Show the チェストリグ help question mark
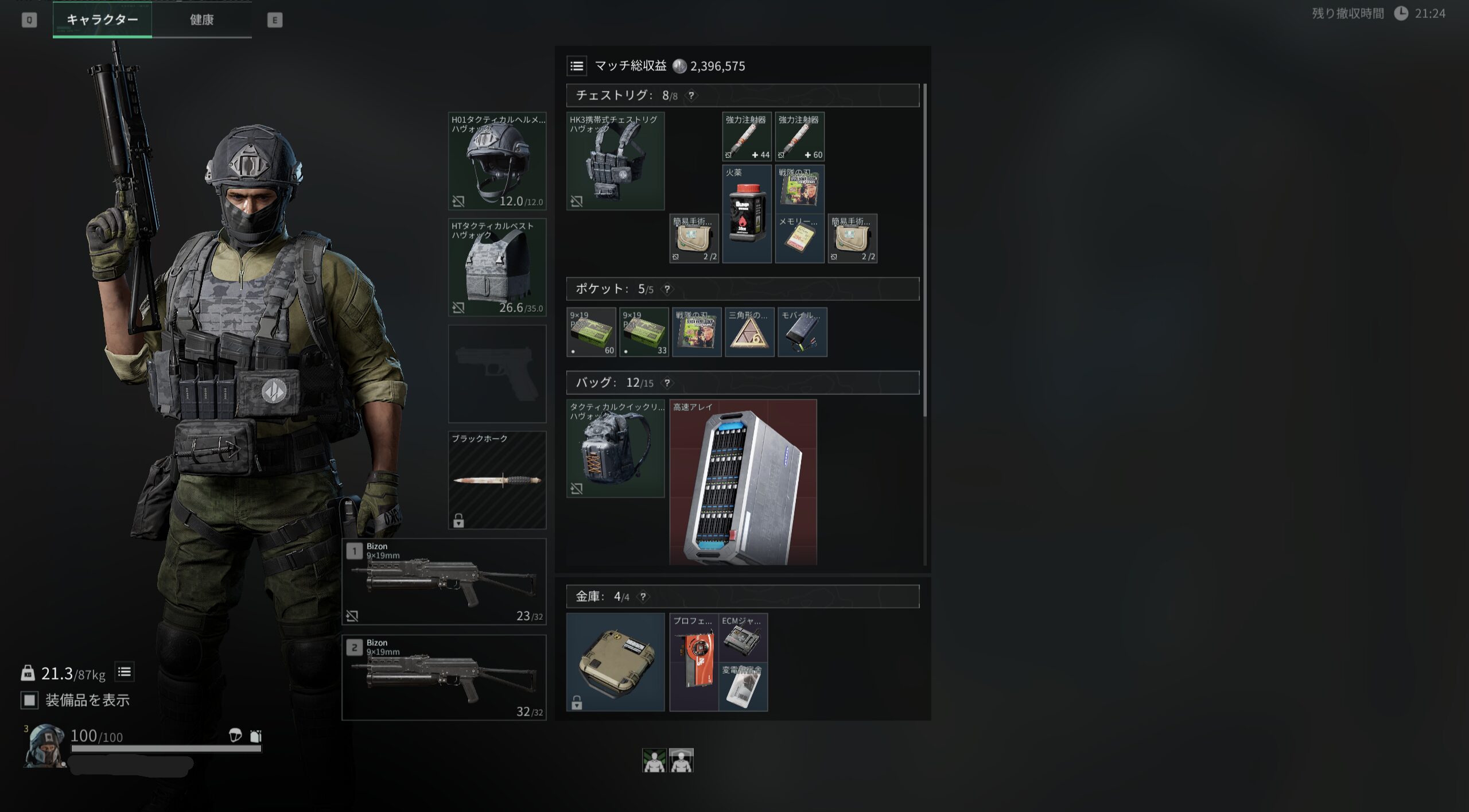This screenshot has height=812, width=1469. (691, 96)
